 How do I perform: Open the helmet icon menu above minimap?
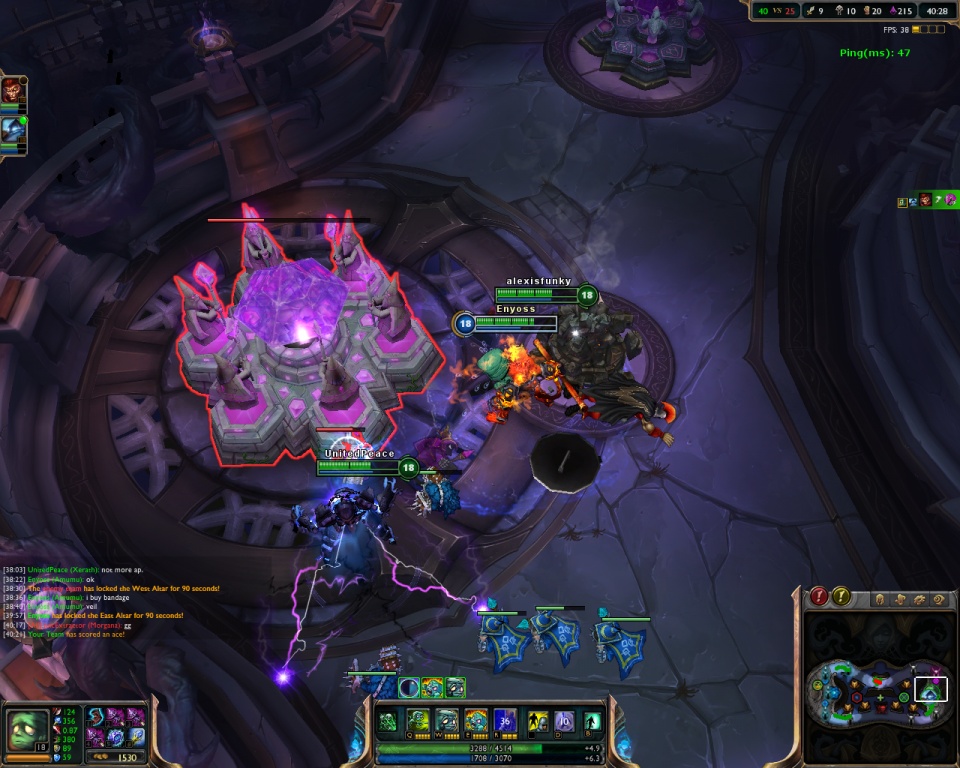[880, 600]
